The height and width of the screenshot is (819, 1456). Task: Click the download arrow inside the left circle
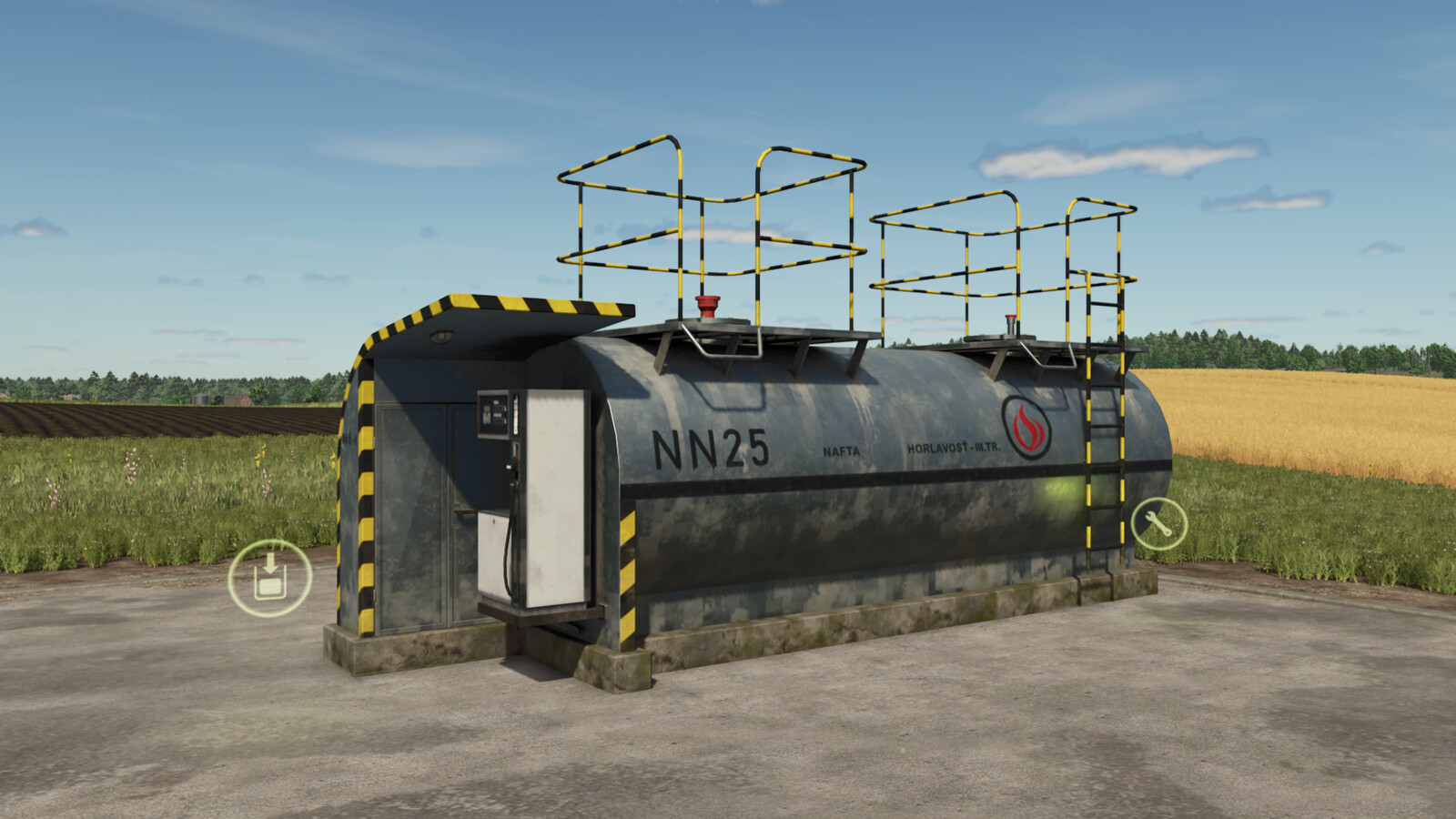[x=271, y=564]
